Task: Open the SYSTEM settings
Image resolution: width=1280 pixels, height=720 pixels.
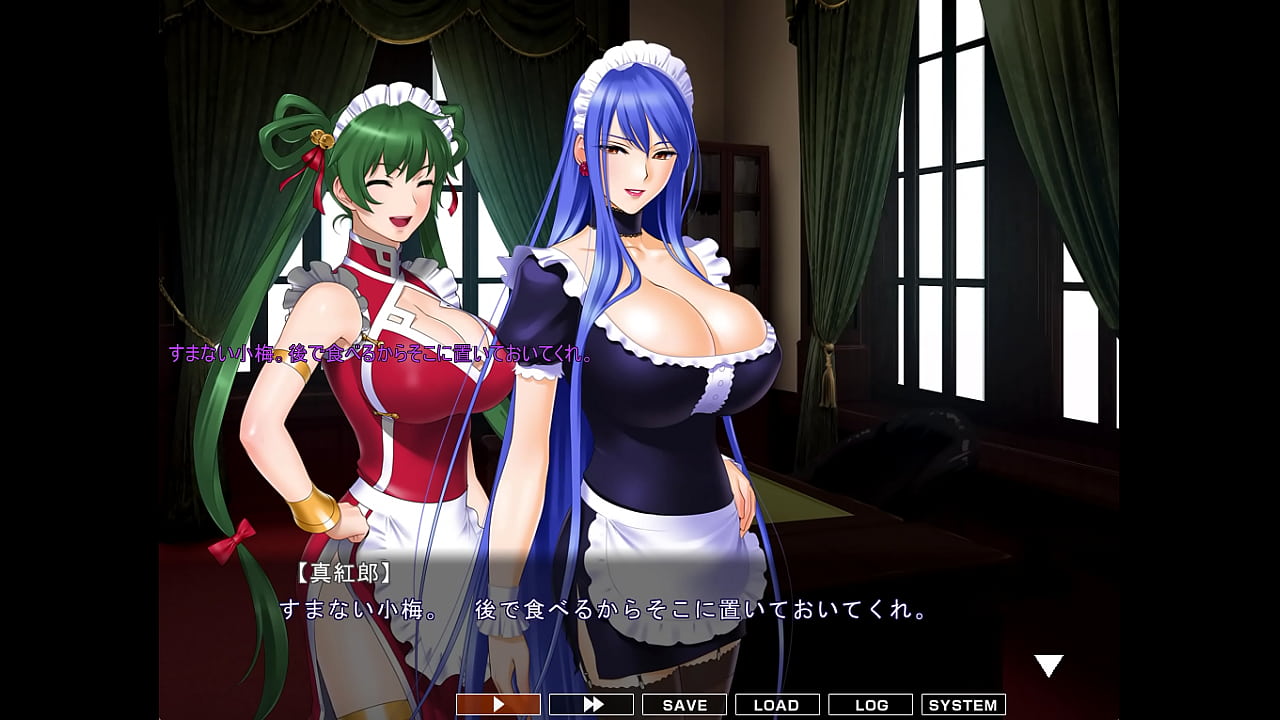Action: (963, 705)
